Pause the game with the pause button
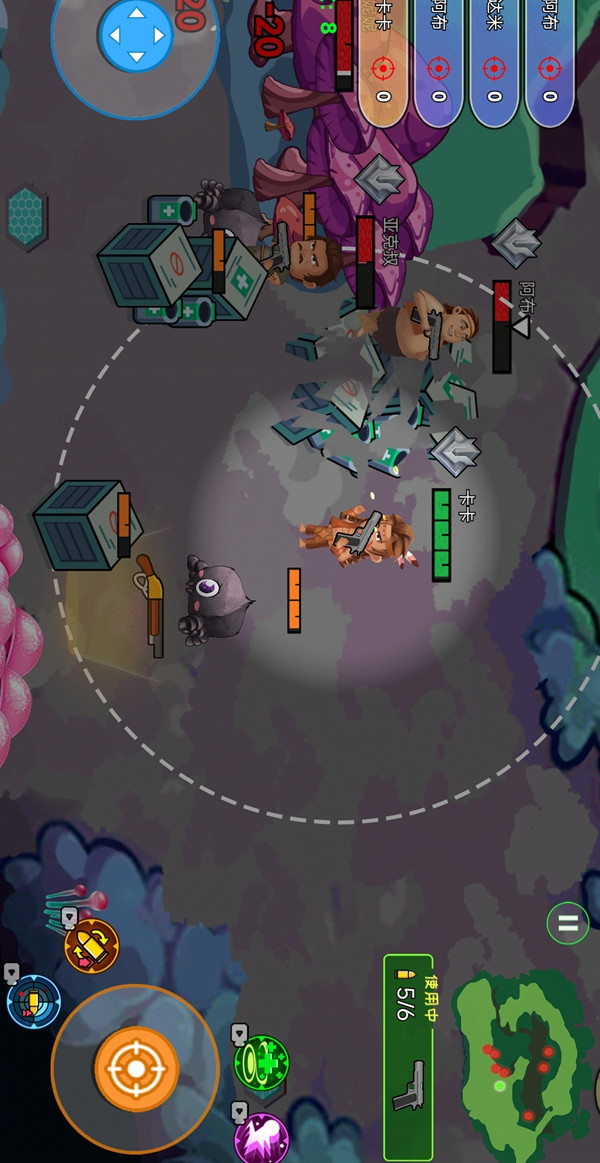Screen dimensions: 600x1163 pos(567,923)
